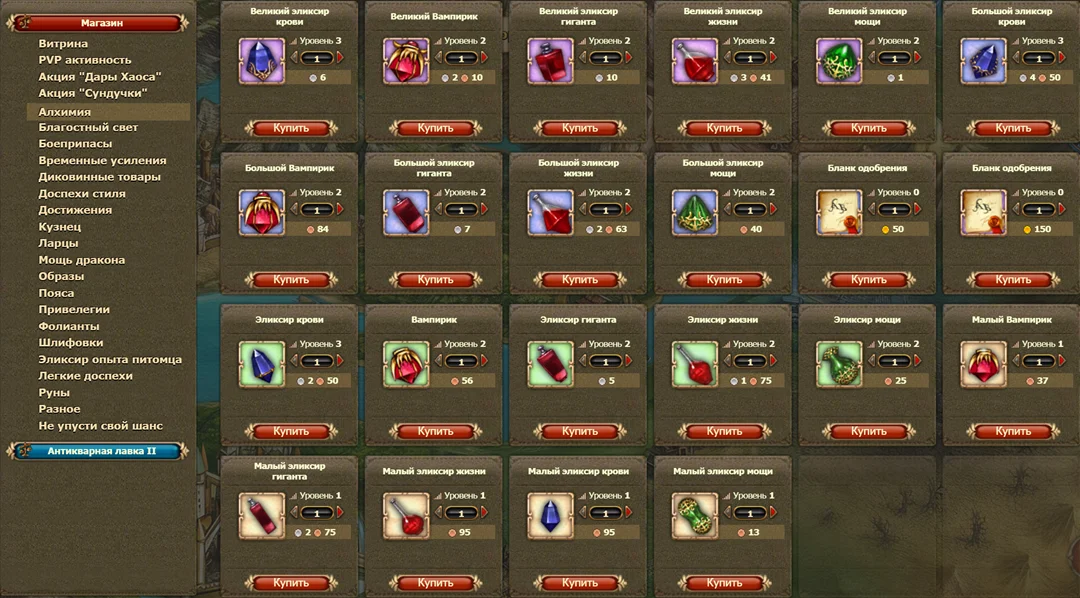Decrease quantity of Малый эликсир мощи

727,513
